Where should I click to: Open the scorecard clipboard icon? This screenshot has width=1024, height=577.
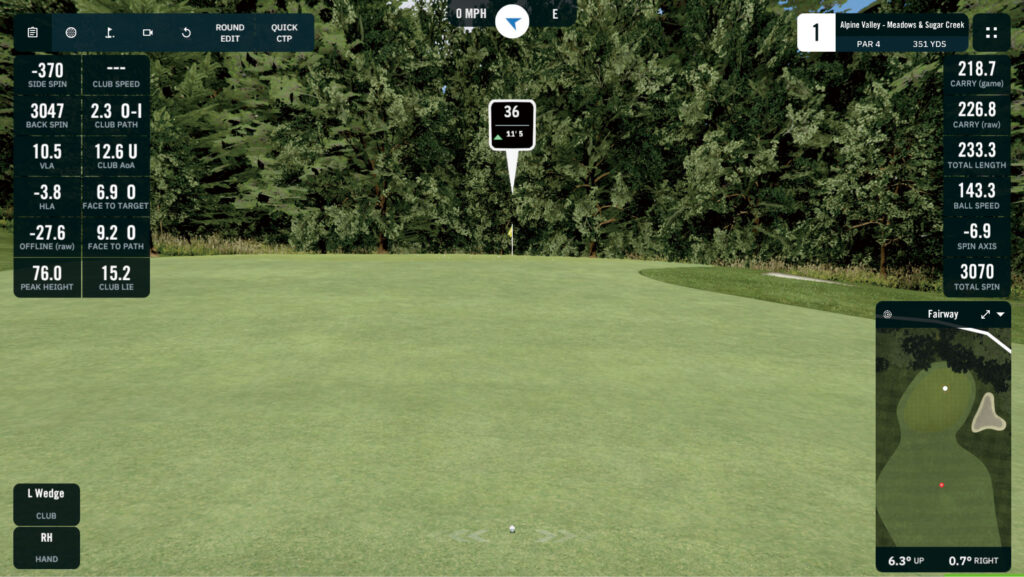point(32,32)
